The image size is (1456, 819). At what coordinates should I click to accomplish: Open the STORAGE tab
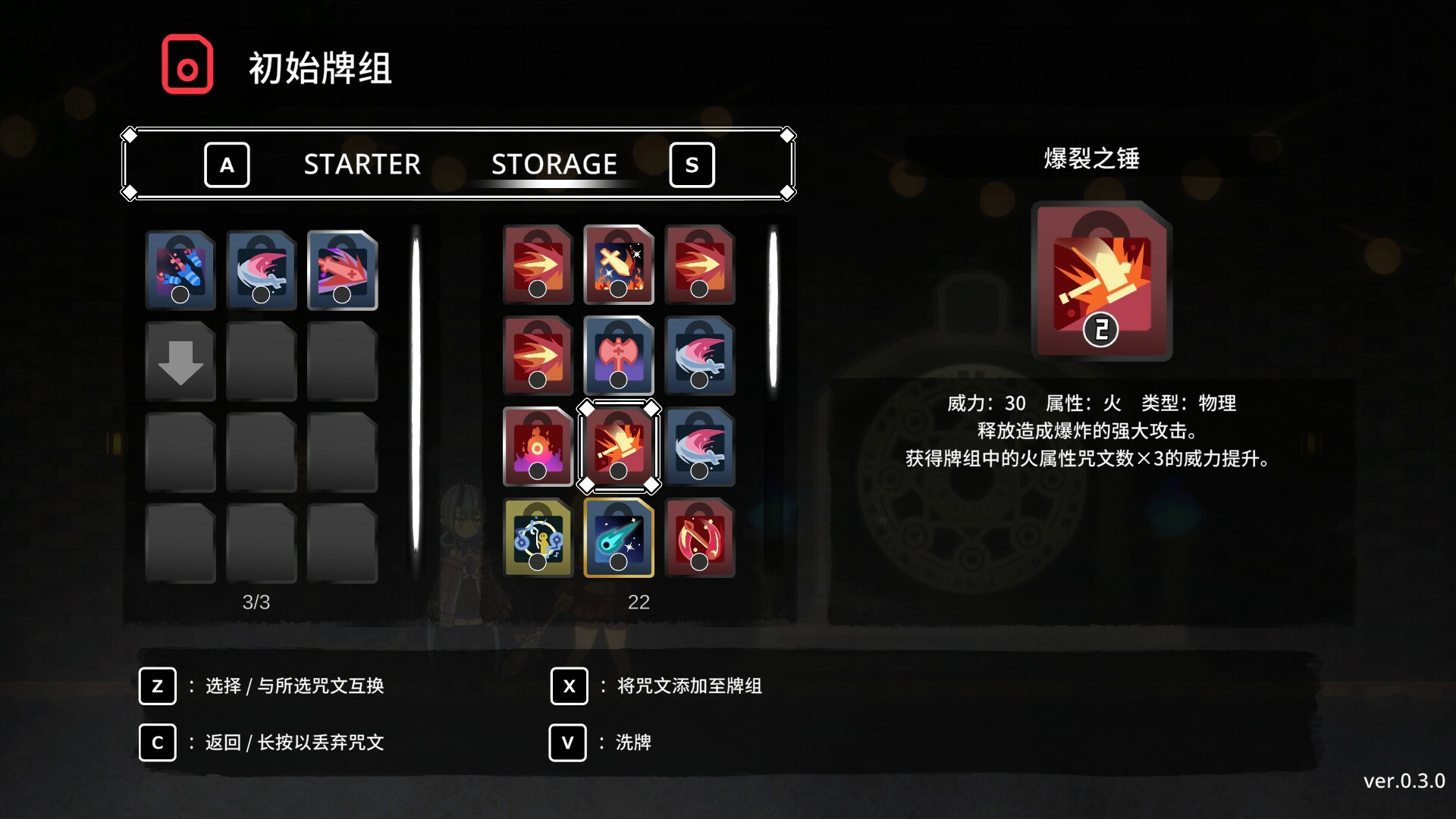pos(554,164)
